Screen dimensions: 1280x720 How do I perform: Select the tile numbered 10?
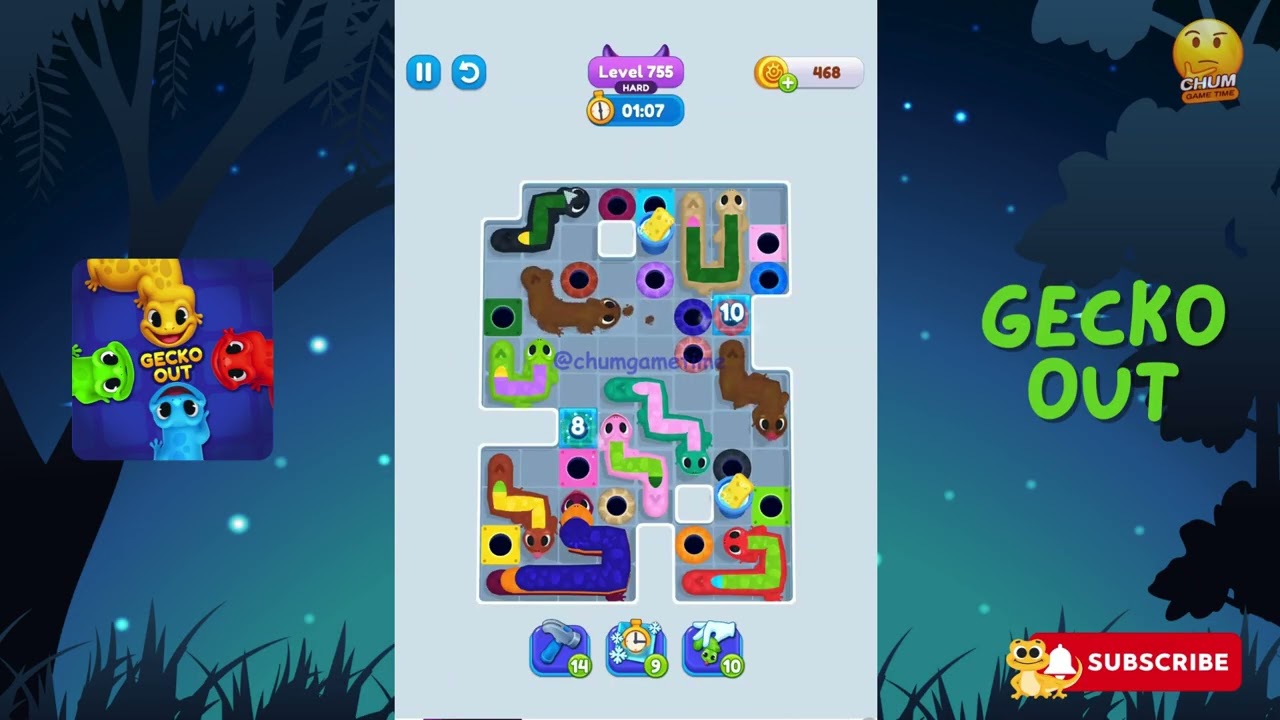point(731,313)
